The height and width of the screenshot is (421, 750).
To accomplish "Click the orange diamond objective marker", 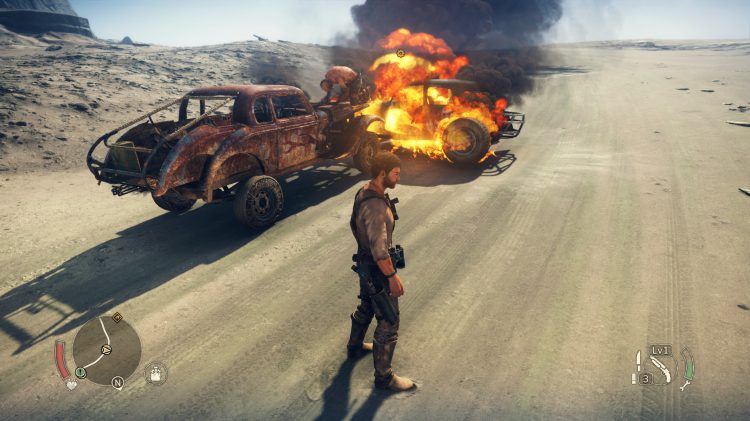I will pos(117,318).
